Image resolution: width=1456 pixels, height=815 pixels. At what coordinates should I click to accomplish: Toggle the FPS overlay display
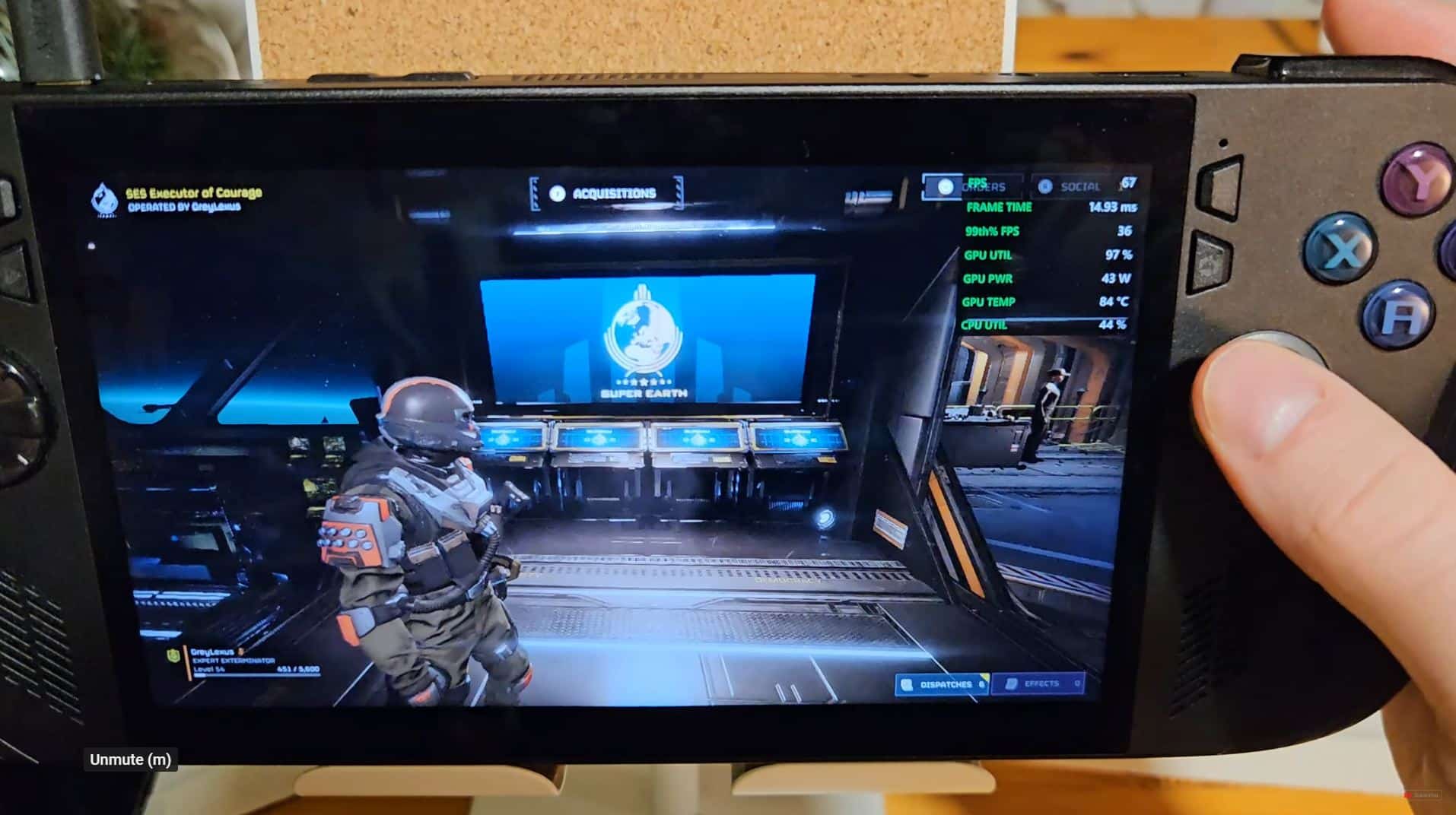click(x=981, y=182)
